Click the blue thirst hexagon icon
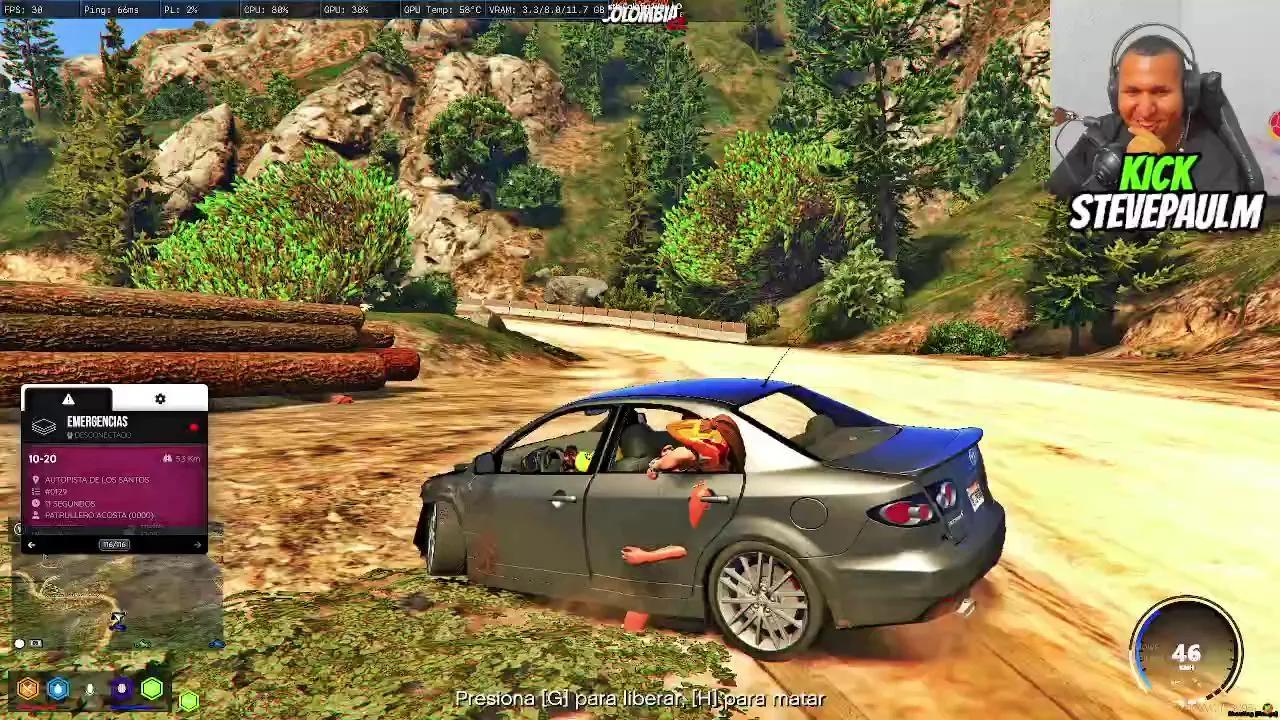The height and width of the screenshot is (720, 1280). click(57, 689)
